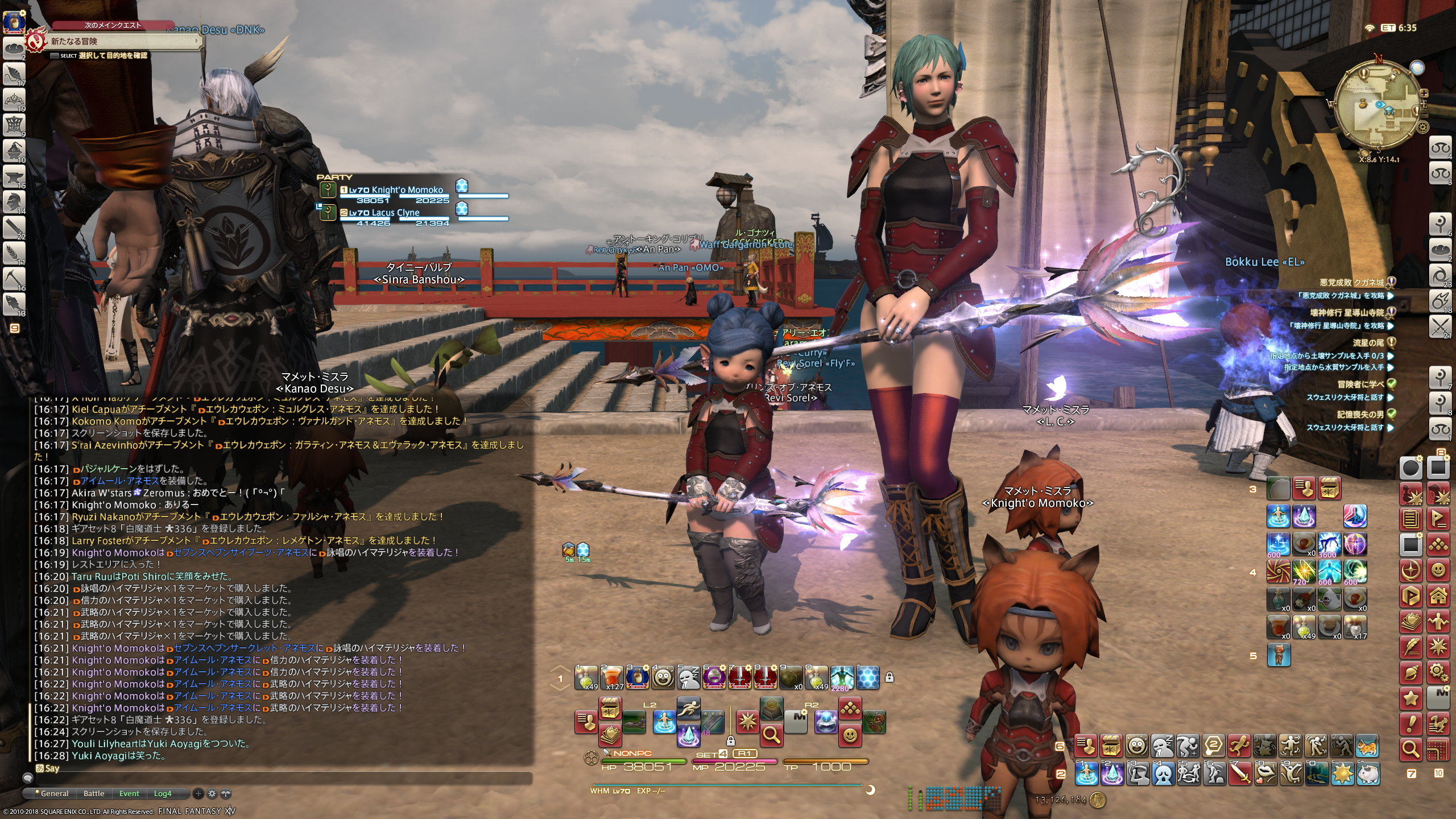Switch to the Battle chat tab
The width and height of the screenshot is (1456, 819).
pos(94,793)
